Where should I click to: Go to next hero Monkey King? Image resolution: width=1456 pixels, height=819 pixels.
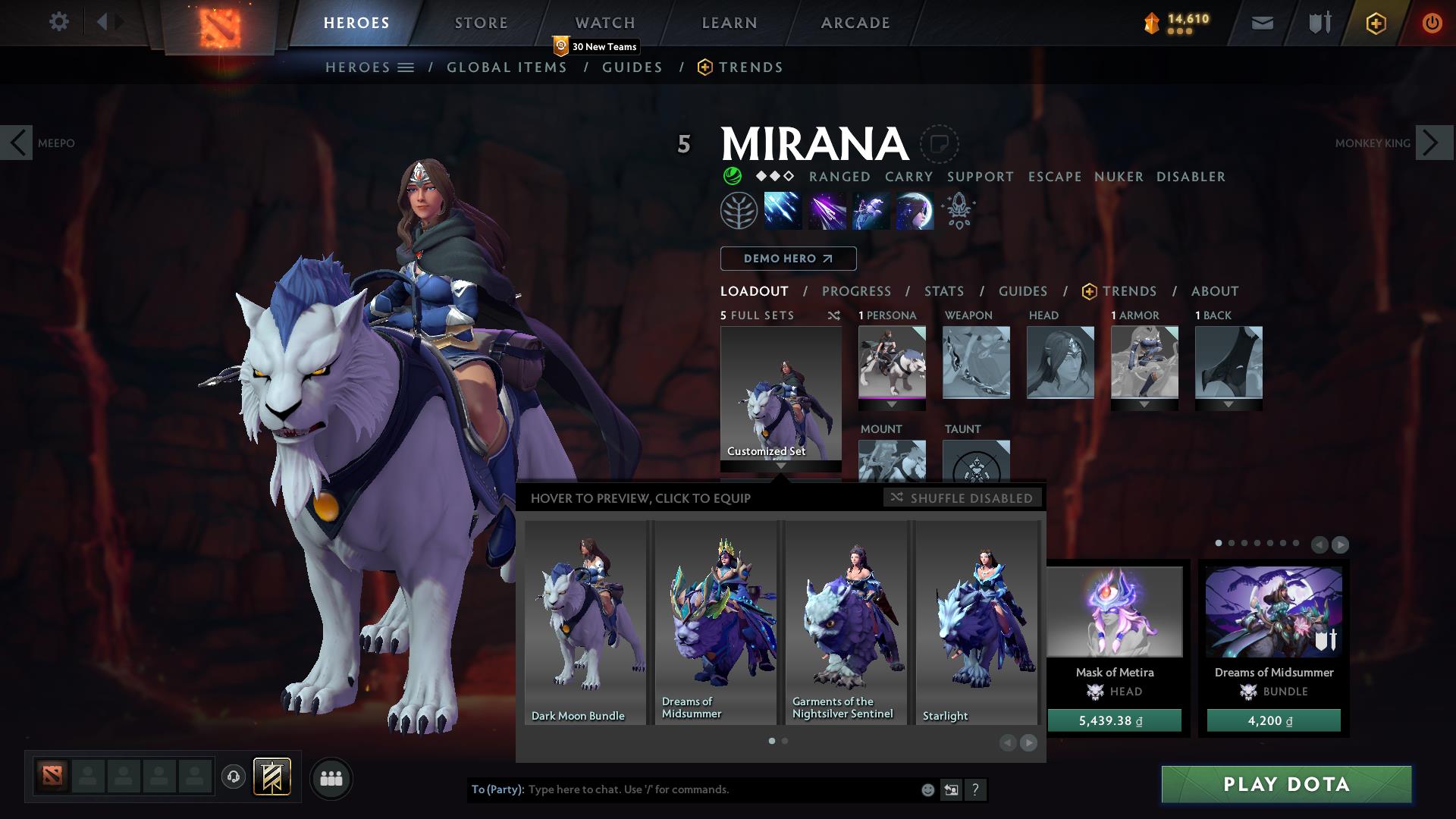(1433, 143)
